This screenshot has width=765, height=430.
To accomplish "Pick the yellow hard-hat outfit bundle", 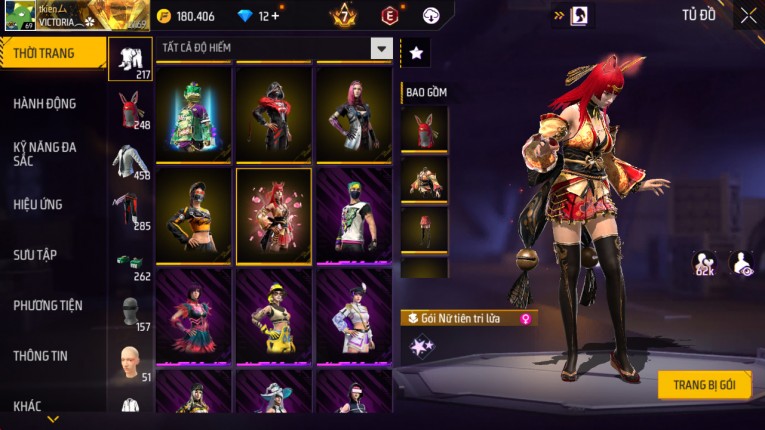I will tap(273, 313).
